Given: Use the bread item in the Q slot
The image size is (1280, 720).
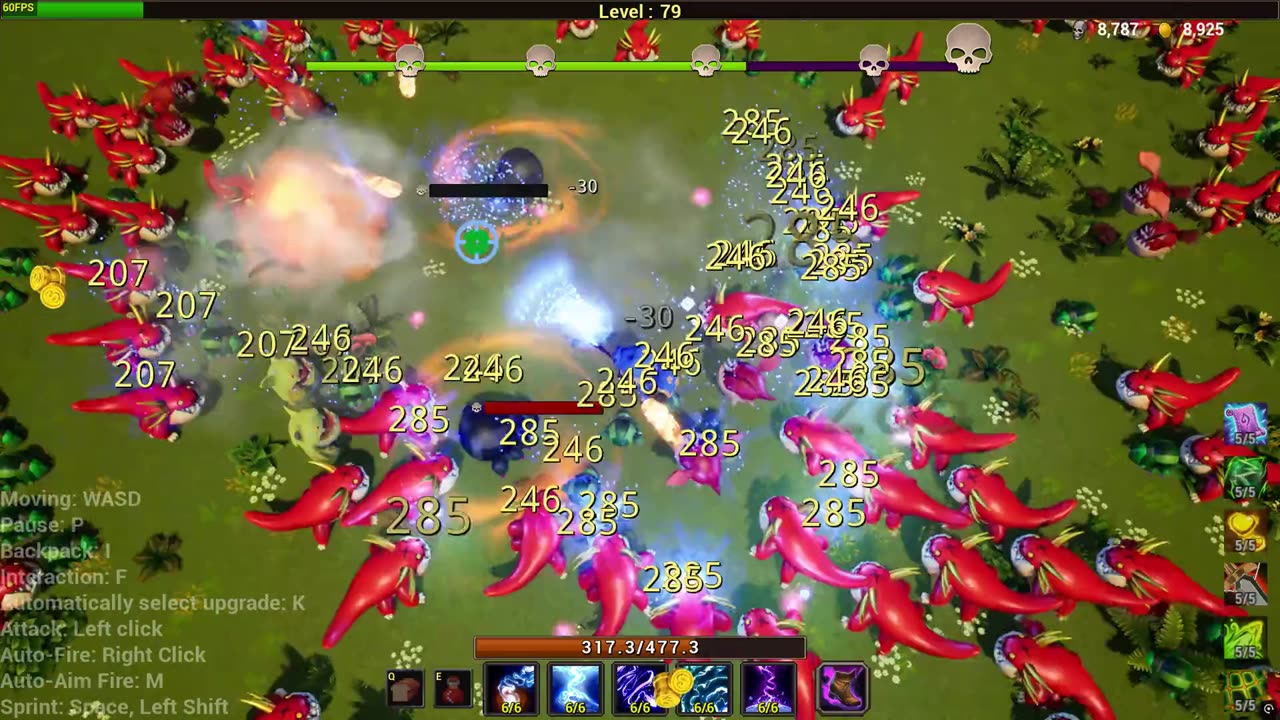Looking at the screenshot, I should pyautogui.click(x=406, y=690).
